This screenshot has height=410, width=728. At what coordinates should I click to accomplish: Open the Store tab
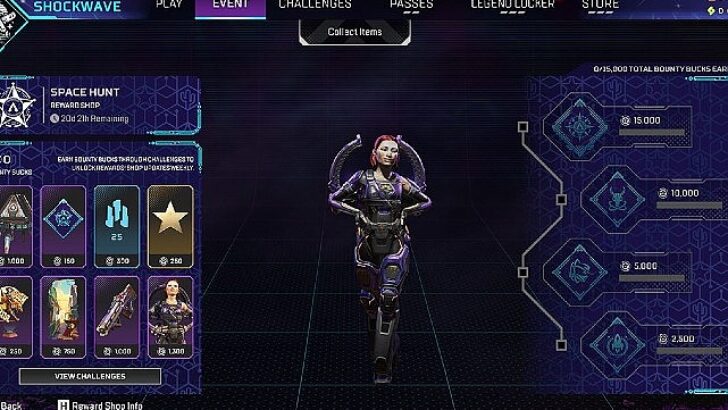point(600,5)
